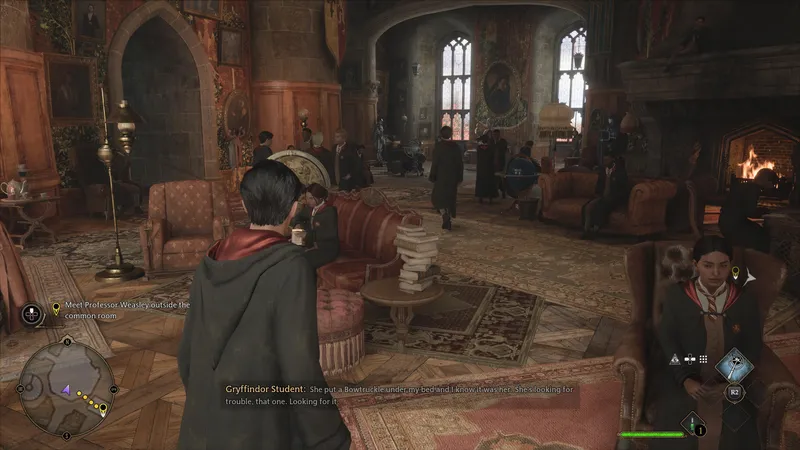Click the yellow quest marker on minimap
Screen dimensions: 800x450
point(103,409)
